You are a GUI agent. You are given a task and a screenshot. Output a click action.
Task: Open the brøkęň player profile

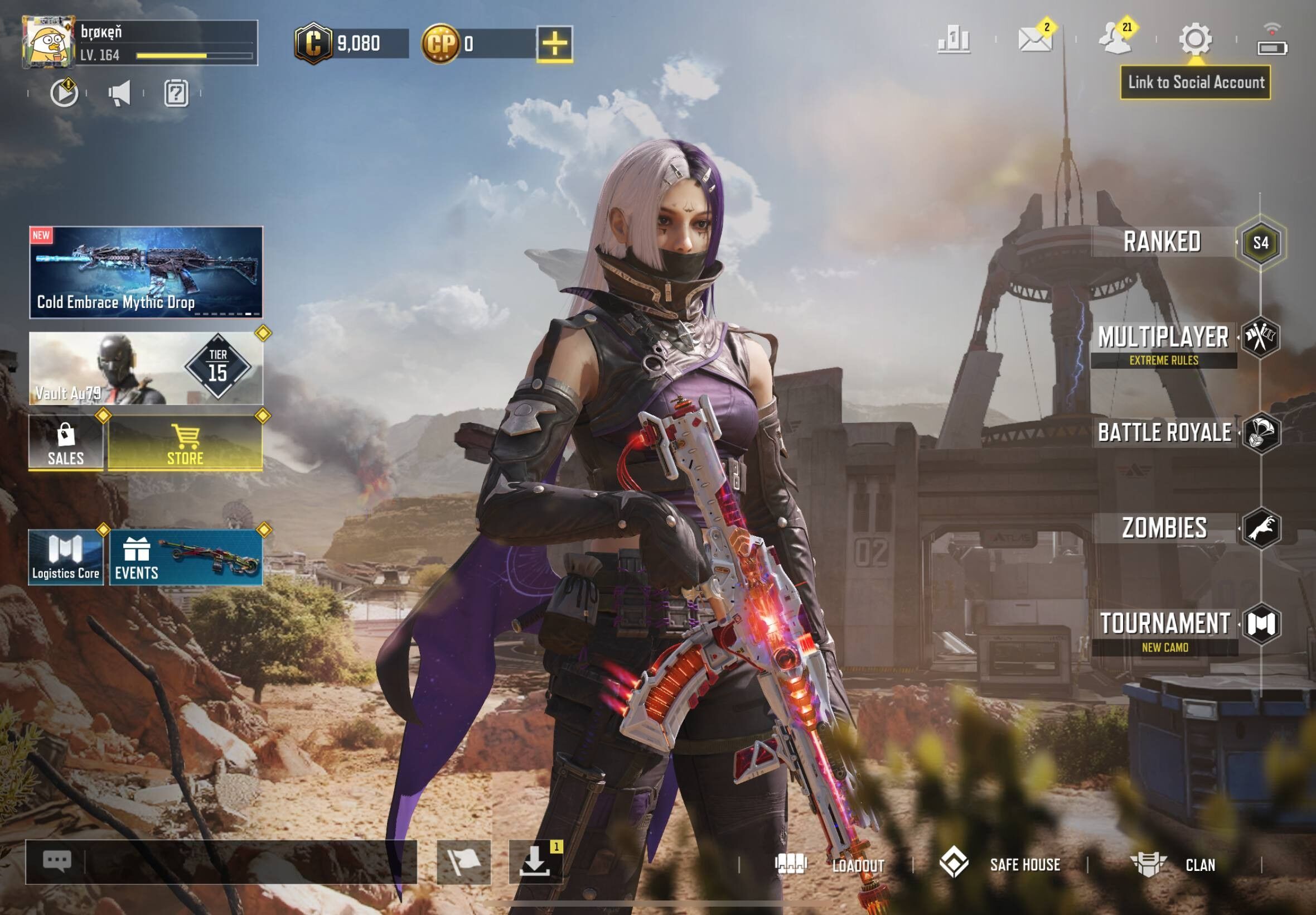[140, 43]
